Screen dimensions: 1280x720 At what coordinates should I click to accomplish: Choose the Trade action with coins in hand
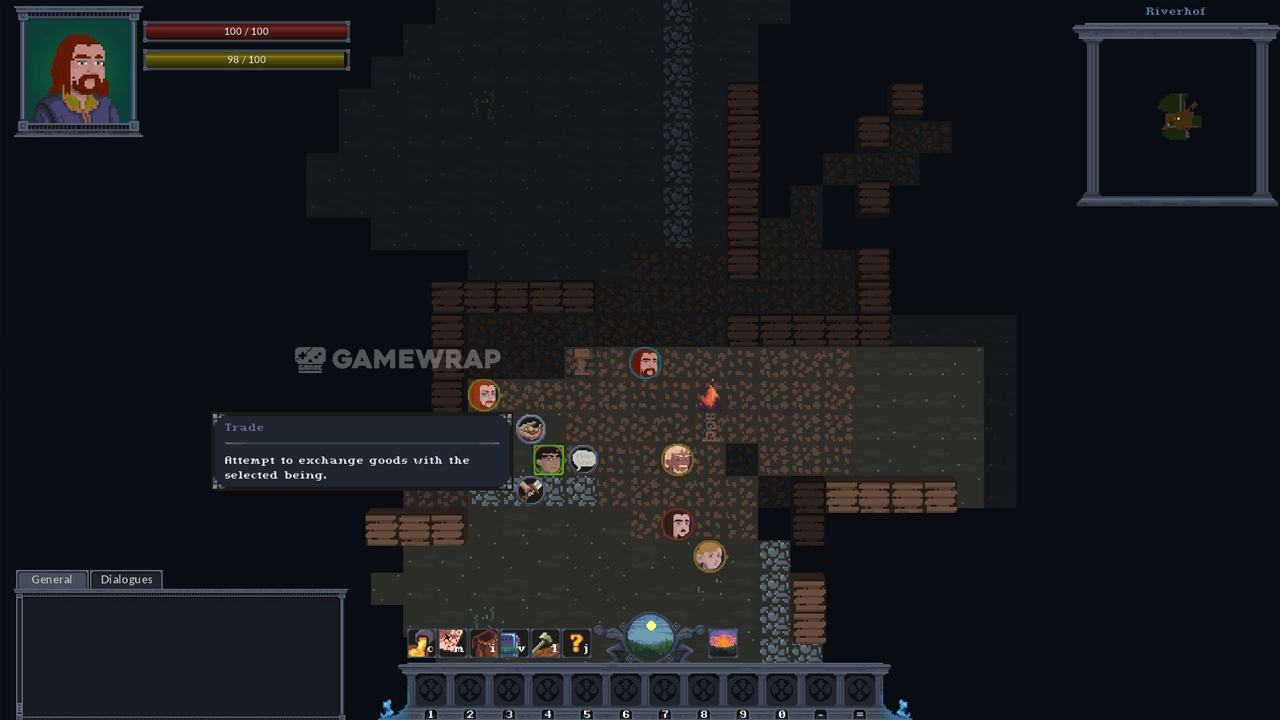coord(530,429)
